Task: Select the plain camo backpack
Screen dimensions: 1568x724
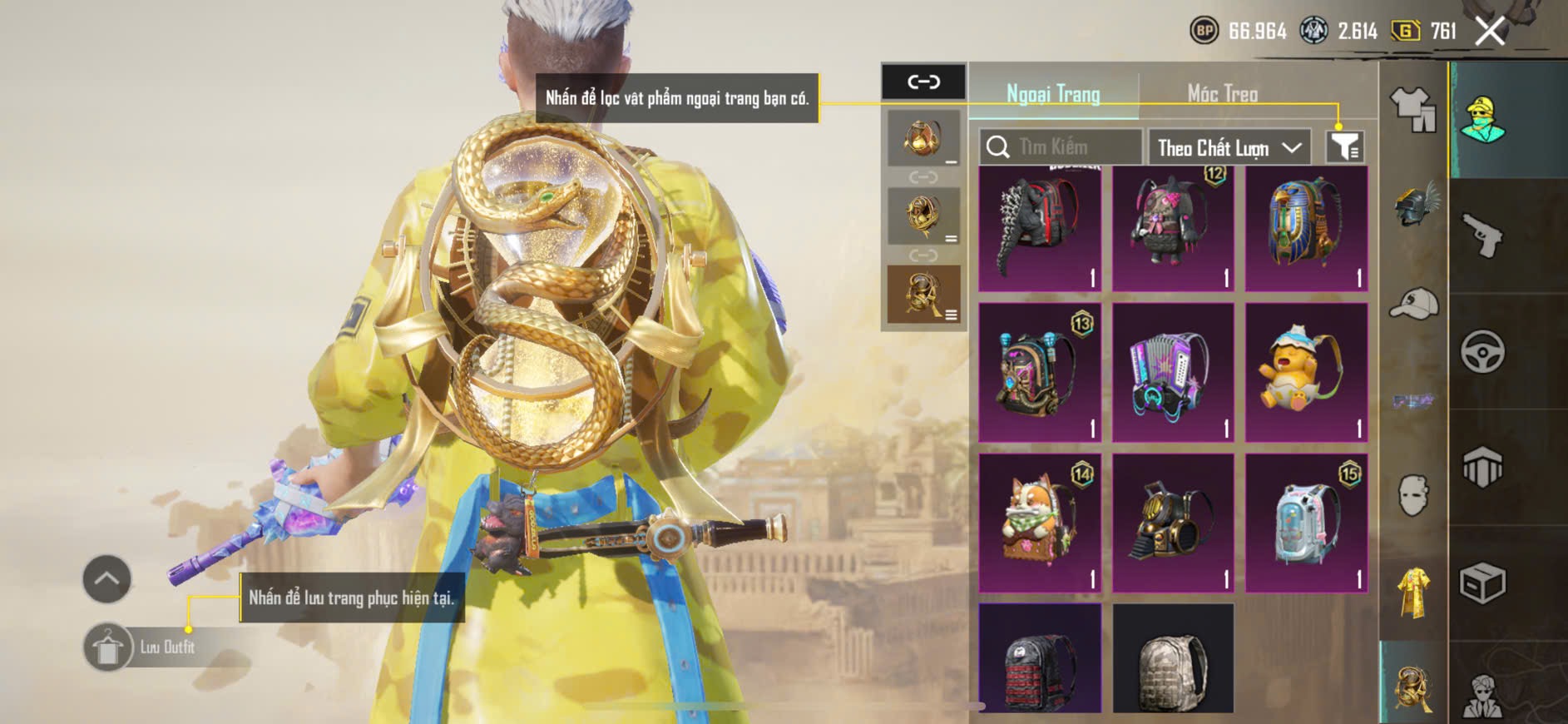Action: (x=1173, y=660)
